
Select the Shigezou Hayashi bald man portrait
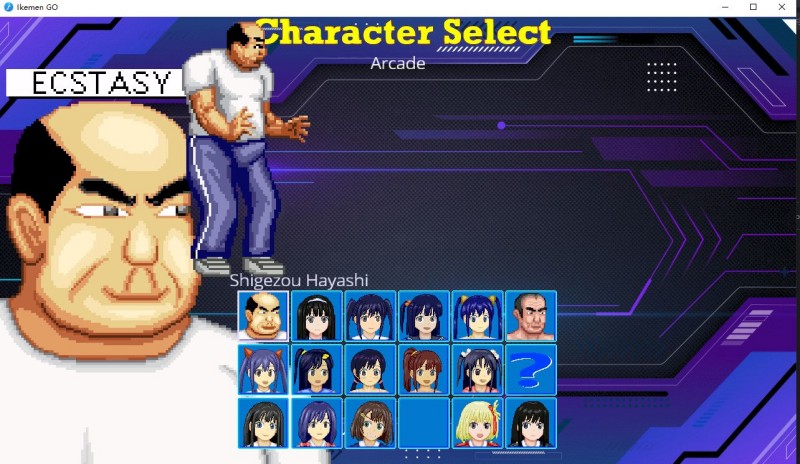263,316
